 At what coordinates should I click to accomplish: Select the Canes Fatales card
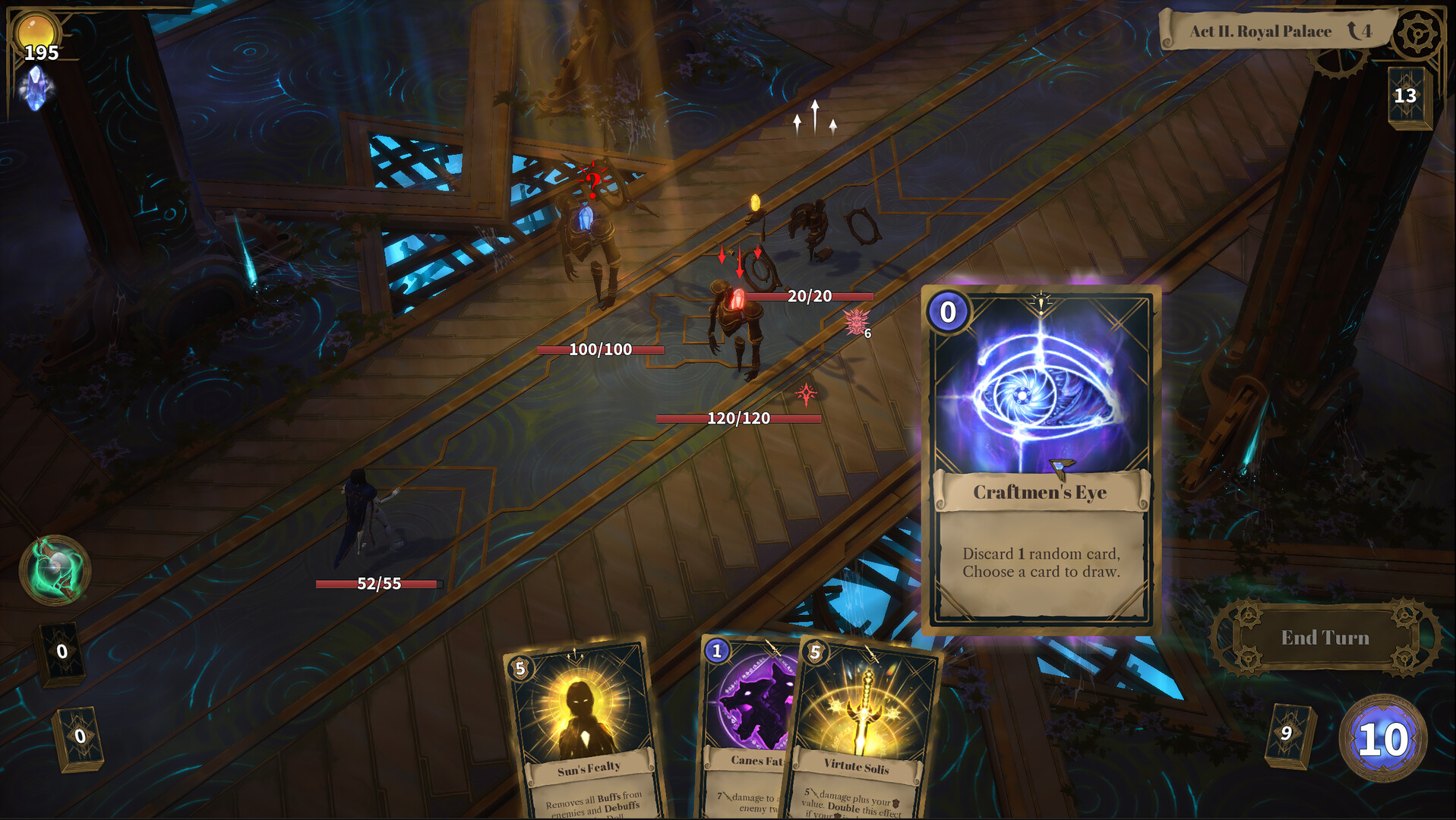point(752,706)
